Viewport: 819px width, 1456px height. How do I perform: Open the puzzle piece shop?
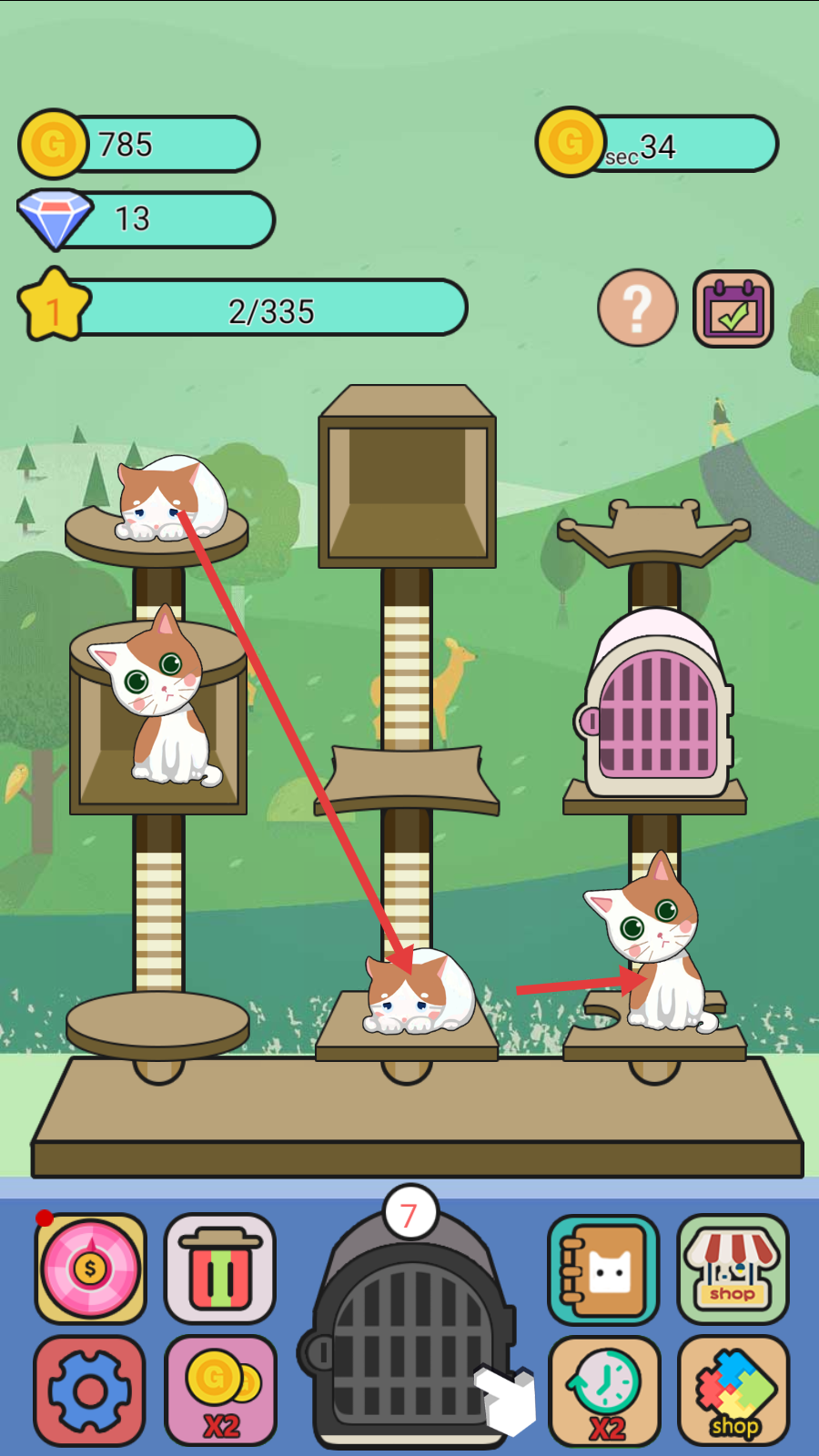733,1390
